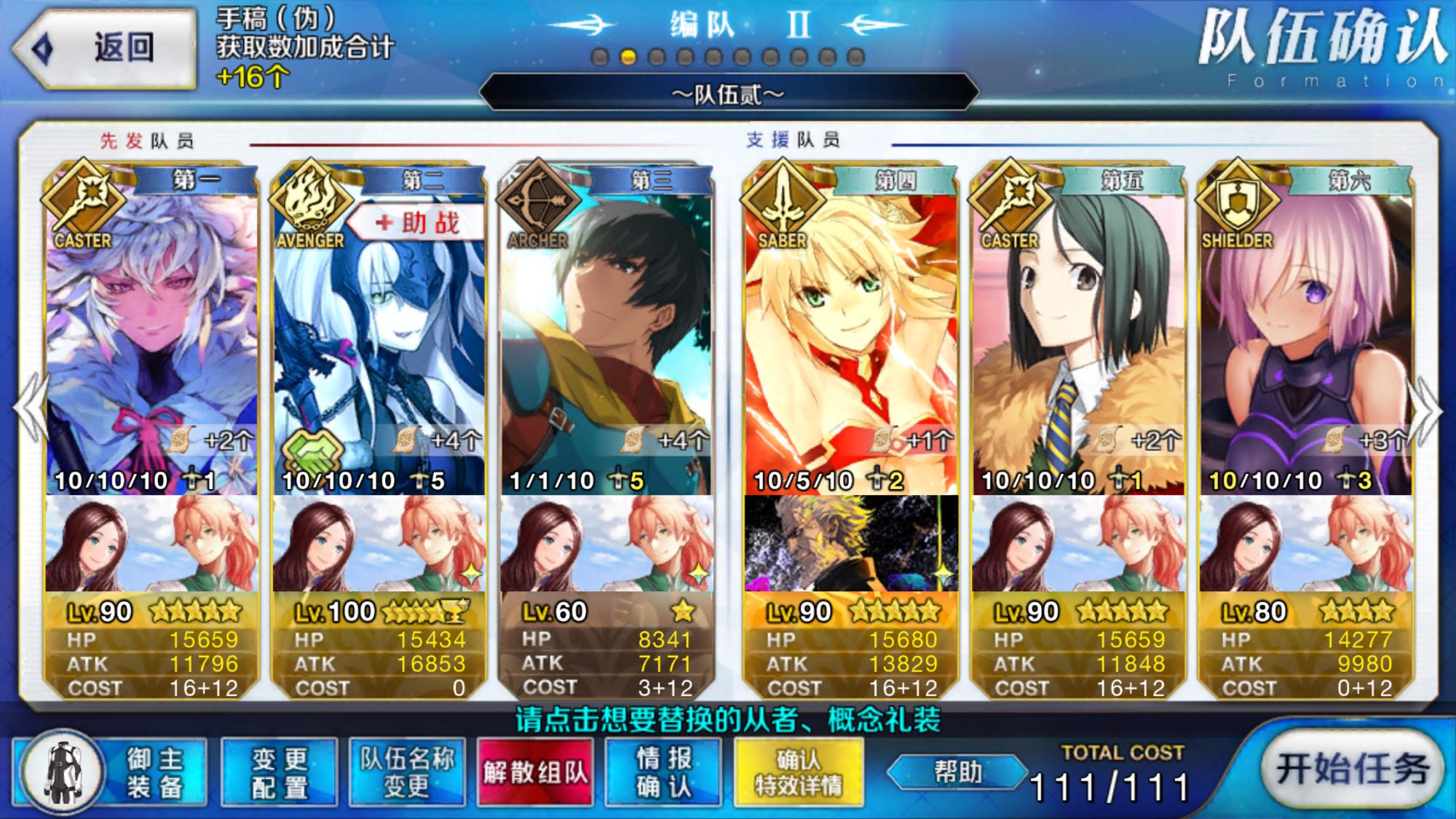Open the 帮助 help button

click(x=957, y=772)
